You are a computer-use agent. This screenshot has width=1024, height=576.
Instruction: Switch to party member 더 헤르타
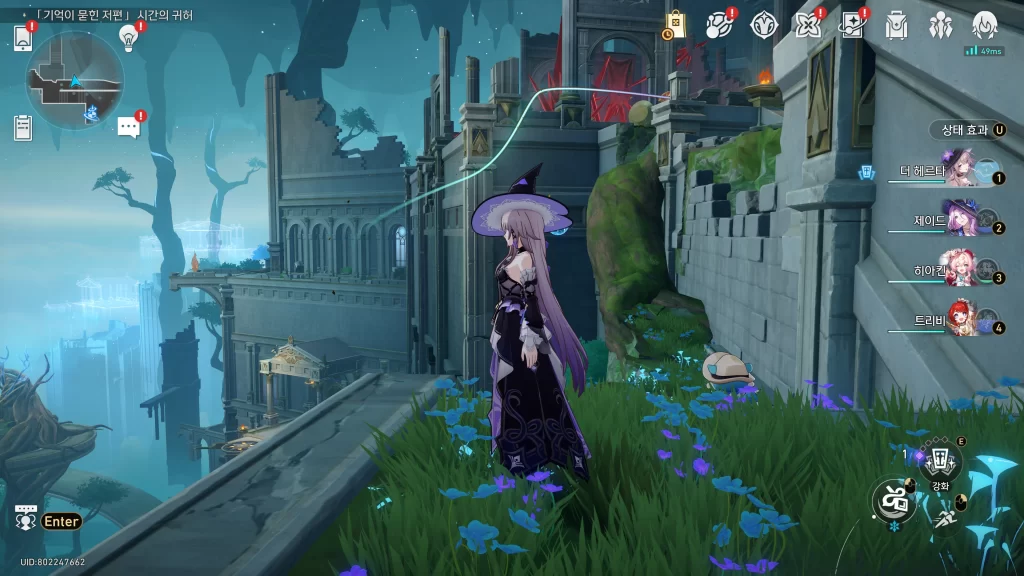pos(961,173)
